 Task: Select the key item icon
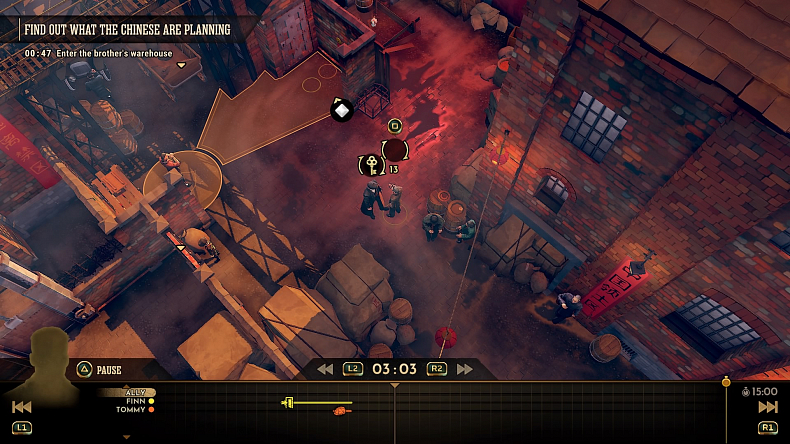(x=371, y=163)
